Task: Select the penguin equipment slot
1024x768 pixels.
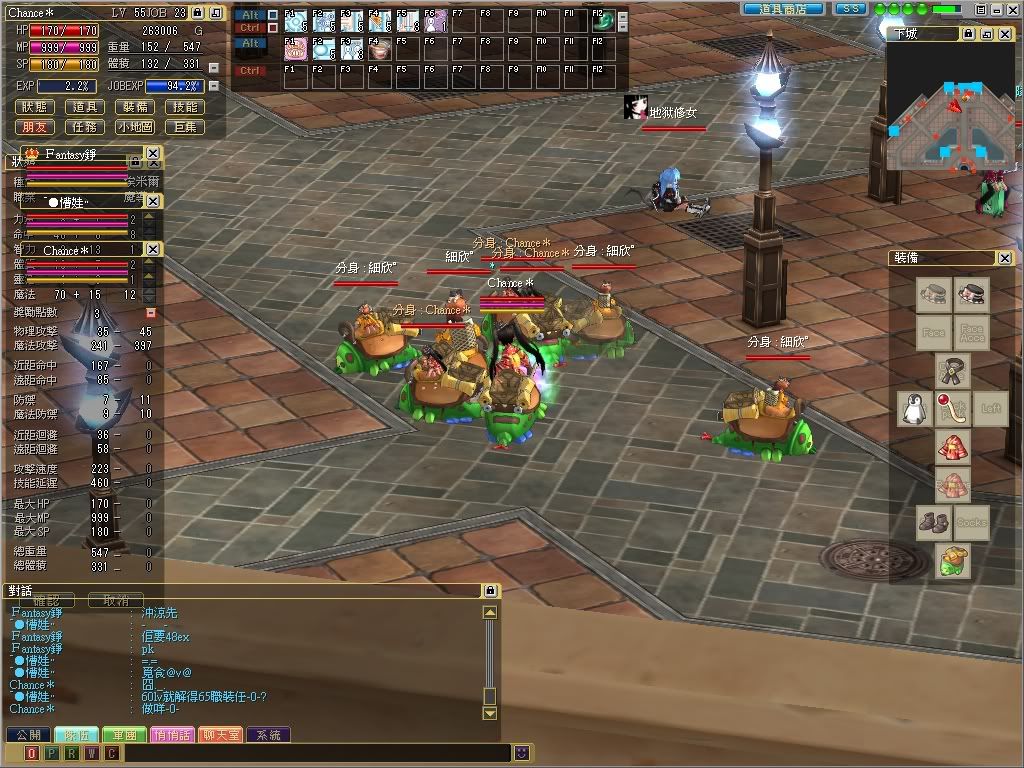Action: (x=912, y=408)
